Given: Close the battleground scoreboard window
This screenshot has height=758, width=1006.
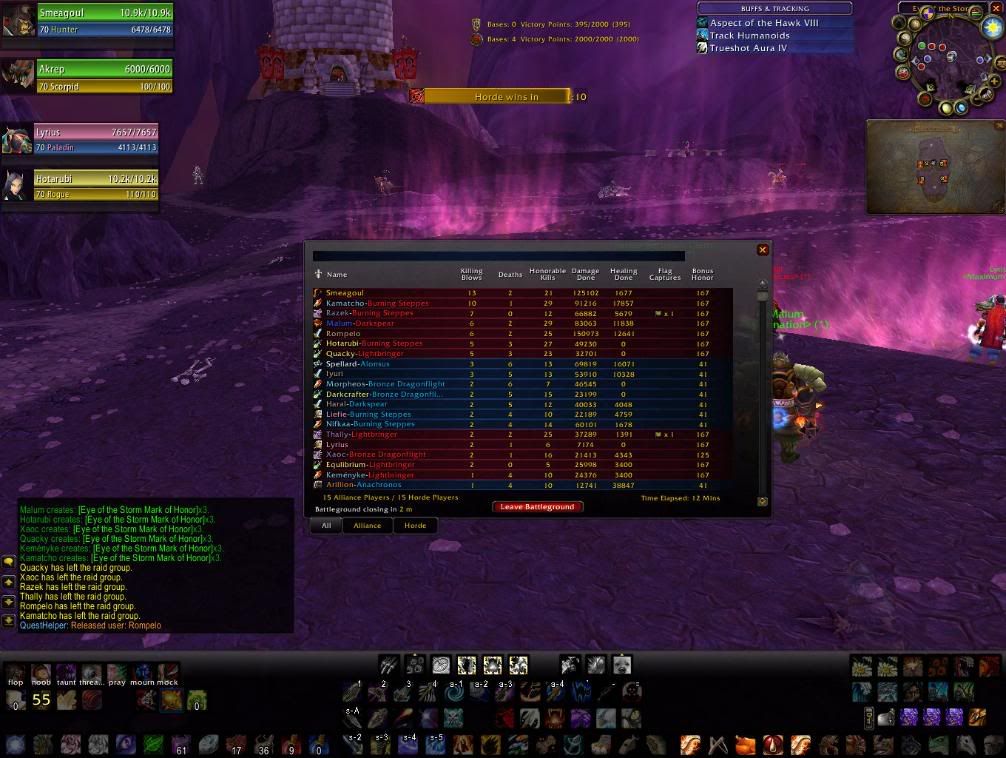Looking at the screenshot, I should click(763, 250).
